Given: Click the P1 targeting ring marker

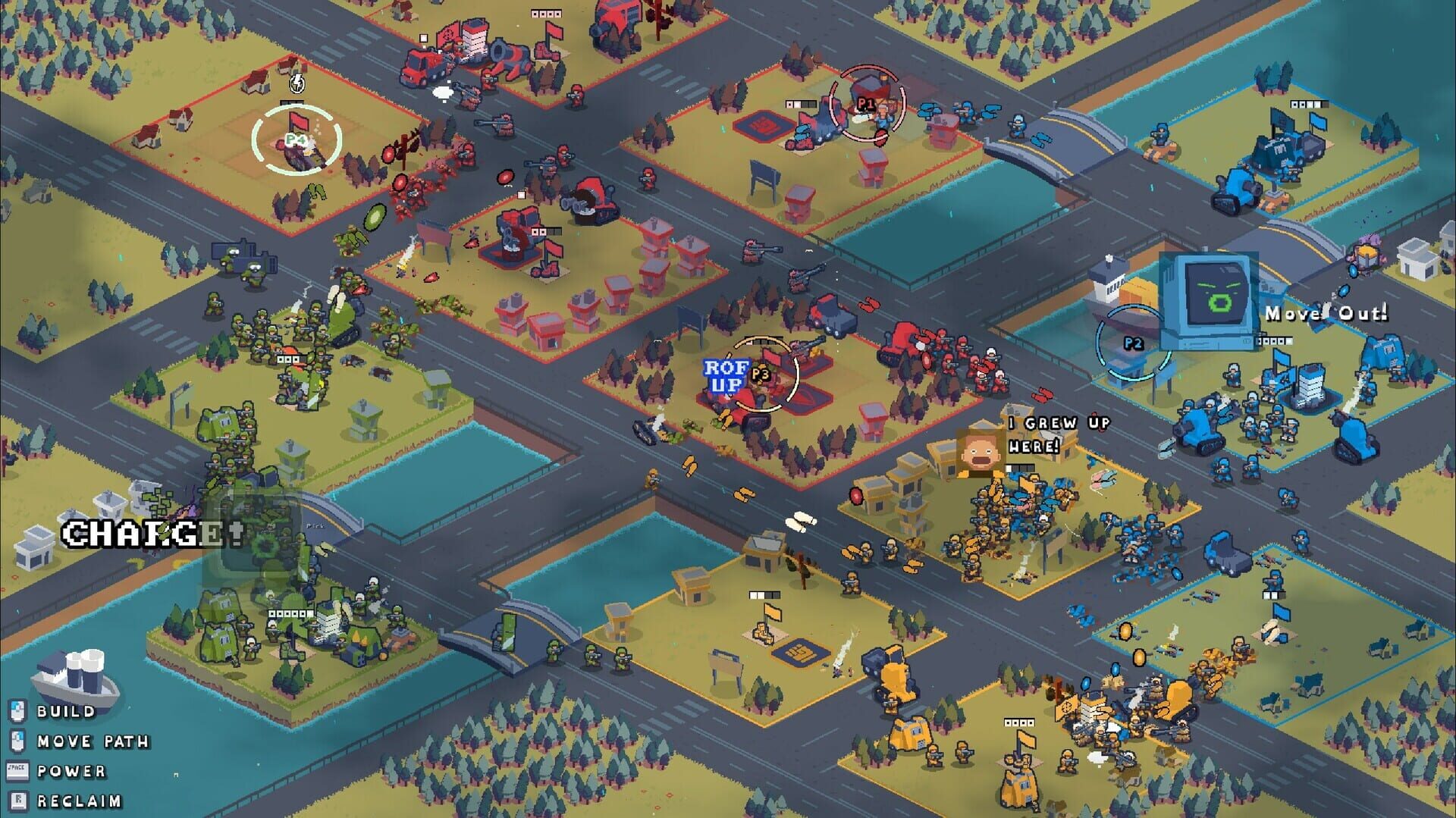Looking at the screenshot, I should tap(865, 104).
